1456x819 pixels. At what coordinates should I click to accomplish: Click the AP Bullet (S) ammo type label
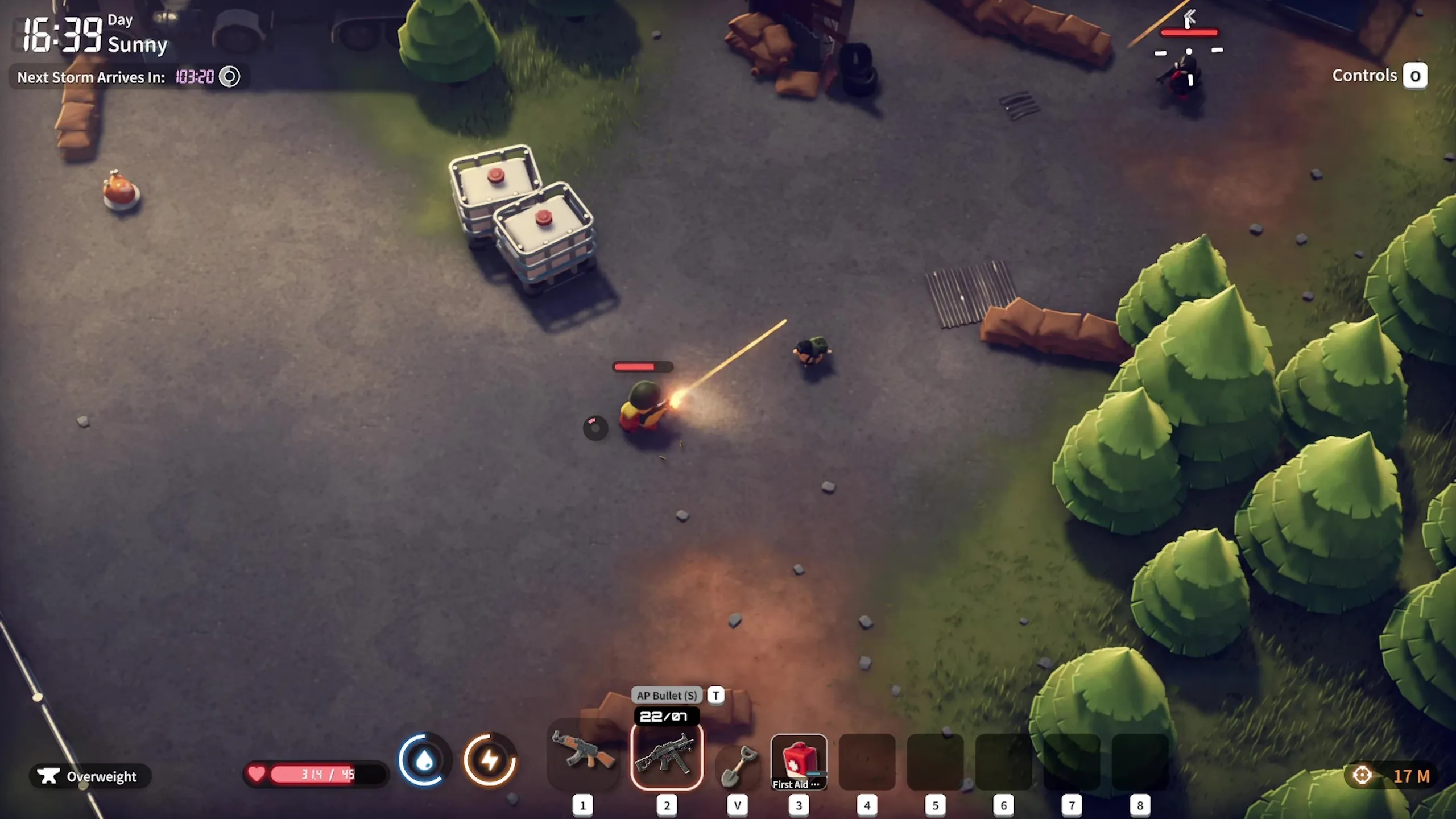[667, 695]
